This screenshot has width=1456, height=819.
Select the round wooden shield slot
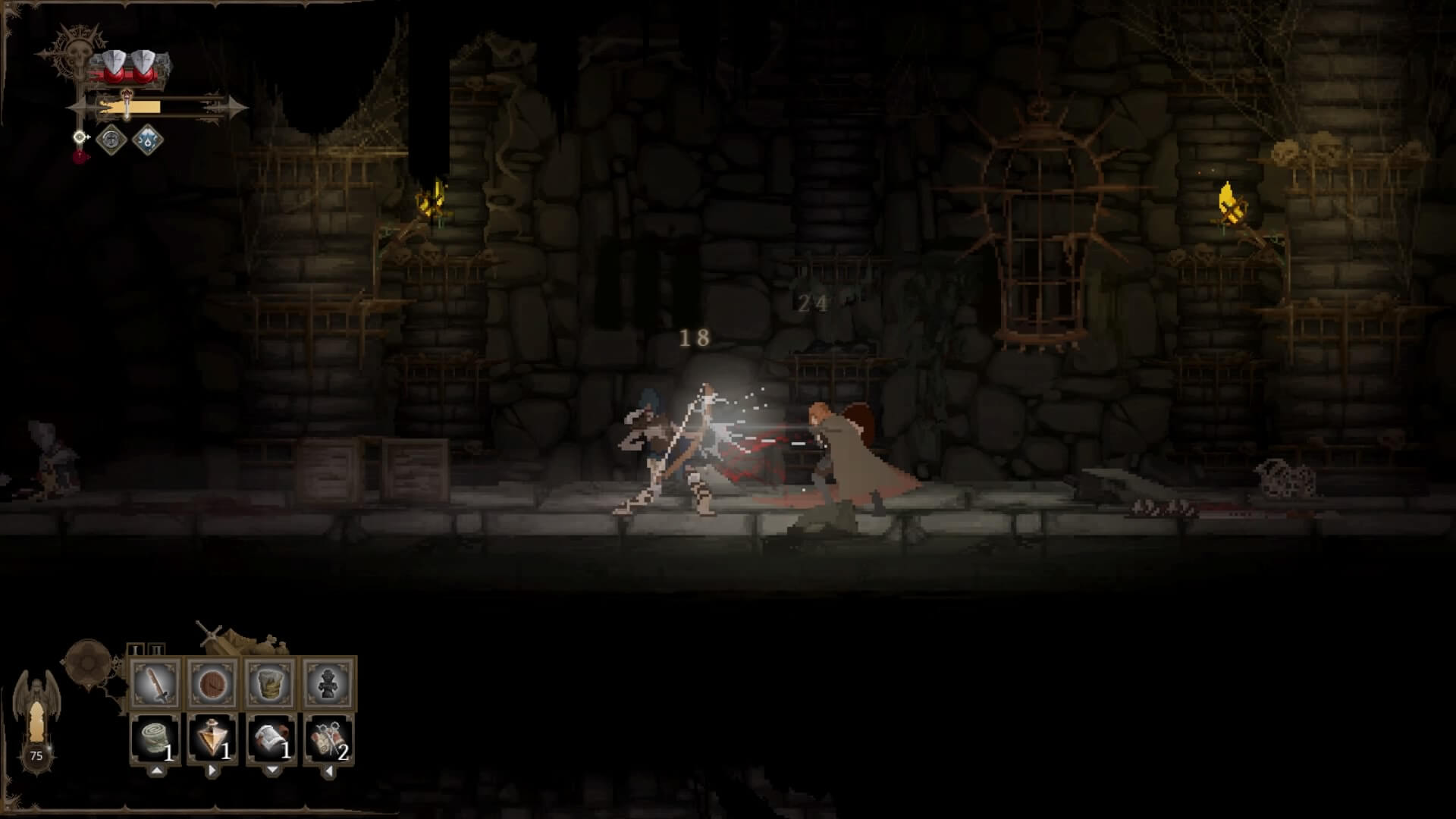tap(213, 684)
